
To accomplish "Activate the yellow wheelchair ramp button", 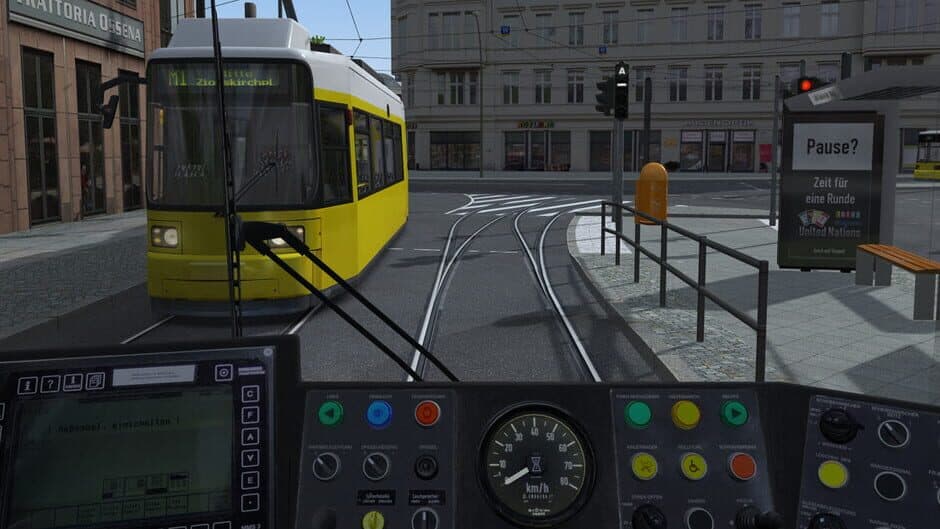I will [693, 466].
